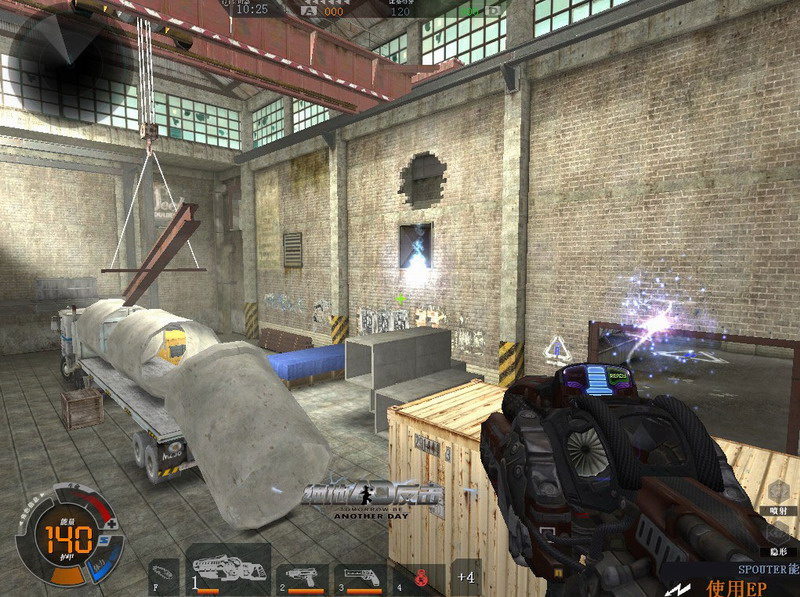The height and width of the screenshot is (597, 800).
Task: Select the melee weapon slot marked F
Action: tap(164, 577)
